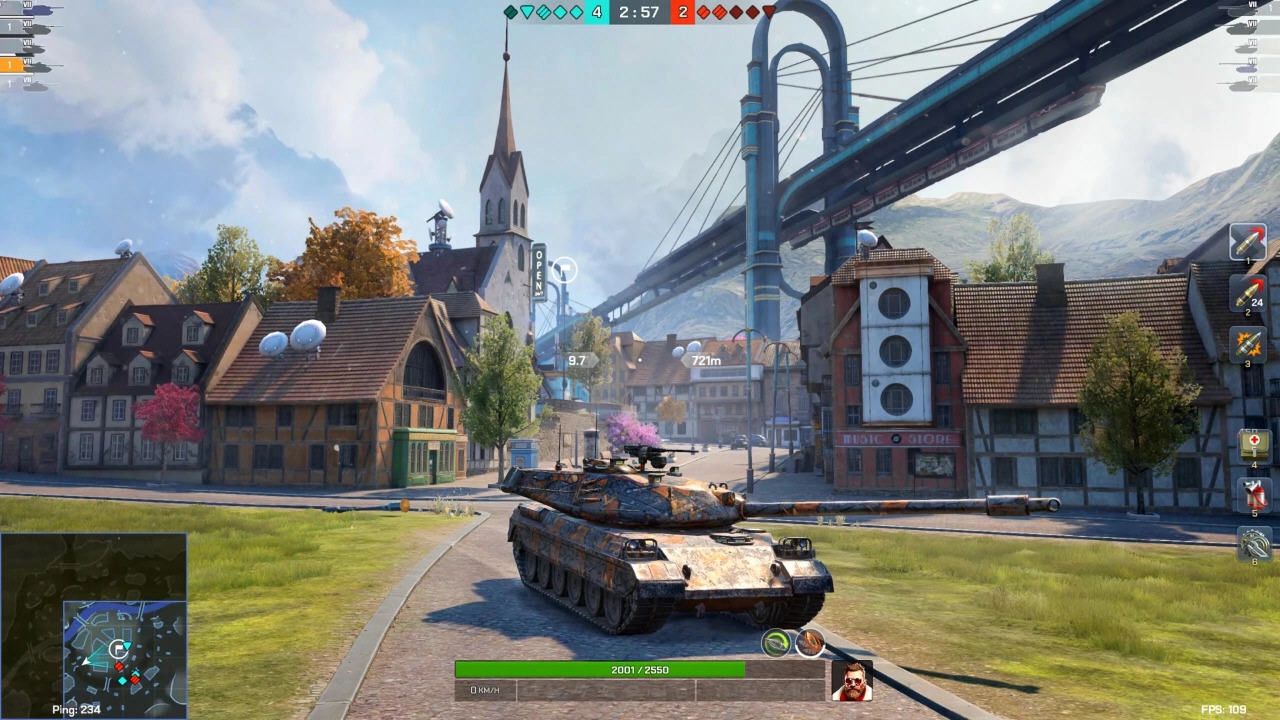The height and width of the screenshot is (720, 1280).
Task: Activate the orange round ability icon
Action: click(809, 643)
